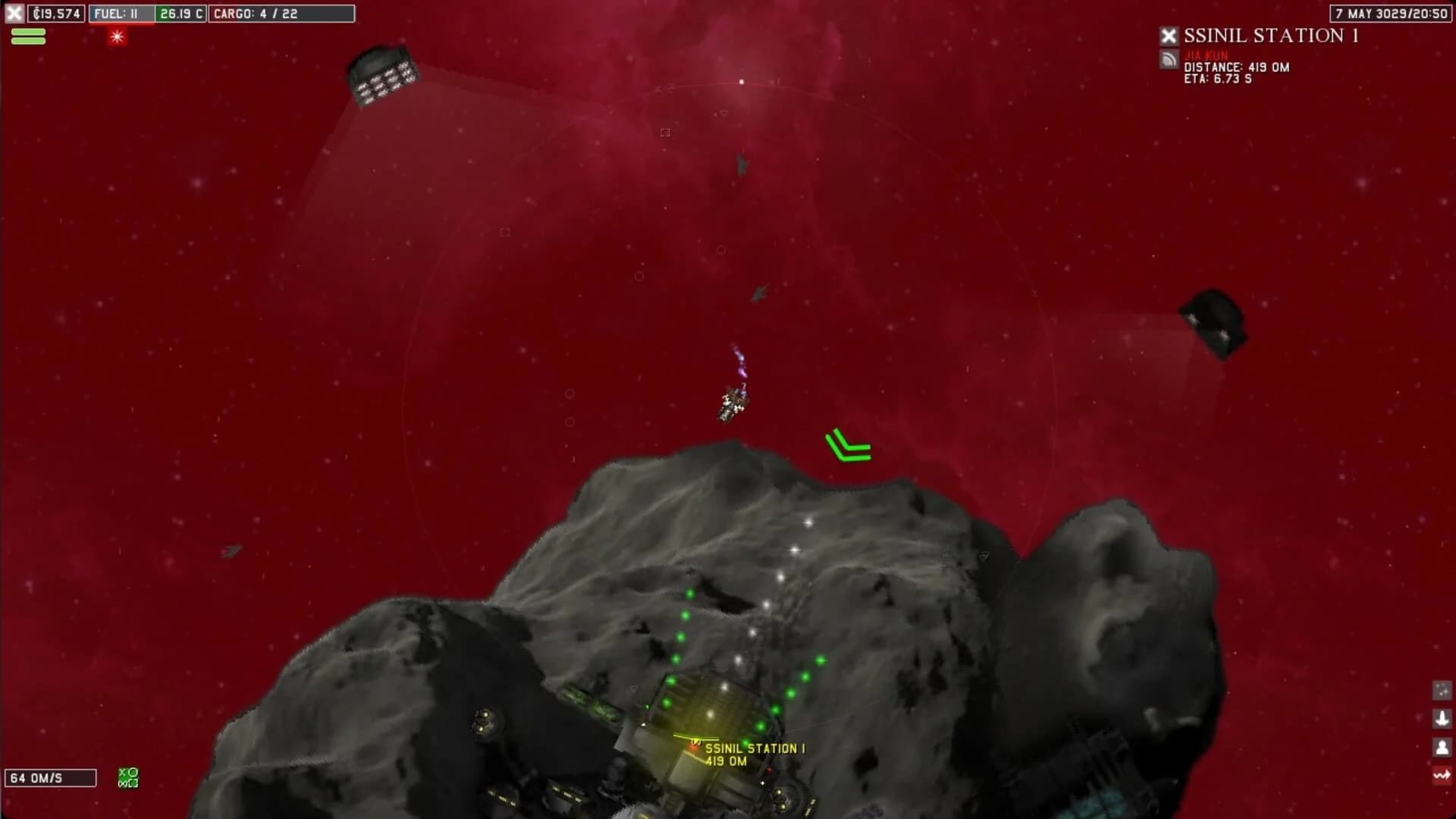Click the red flare alert icon below the fuel gauge
The image size is (1456, 819).
coord(118,36)
